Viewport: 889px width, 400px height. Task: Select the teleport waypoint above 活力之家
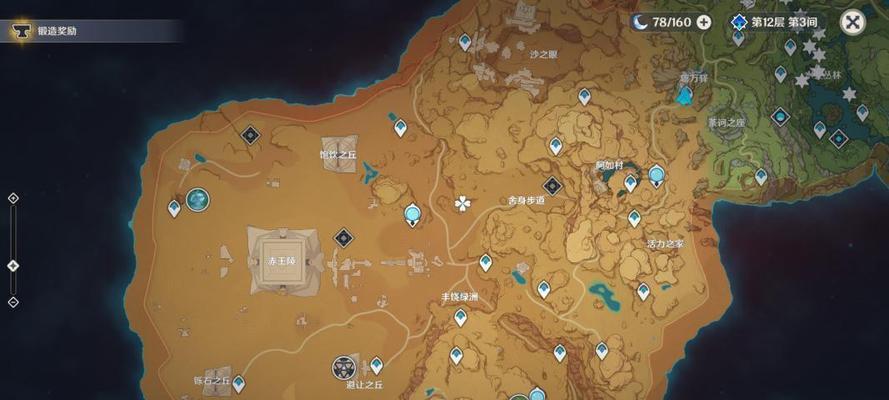[634, 217]
